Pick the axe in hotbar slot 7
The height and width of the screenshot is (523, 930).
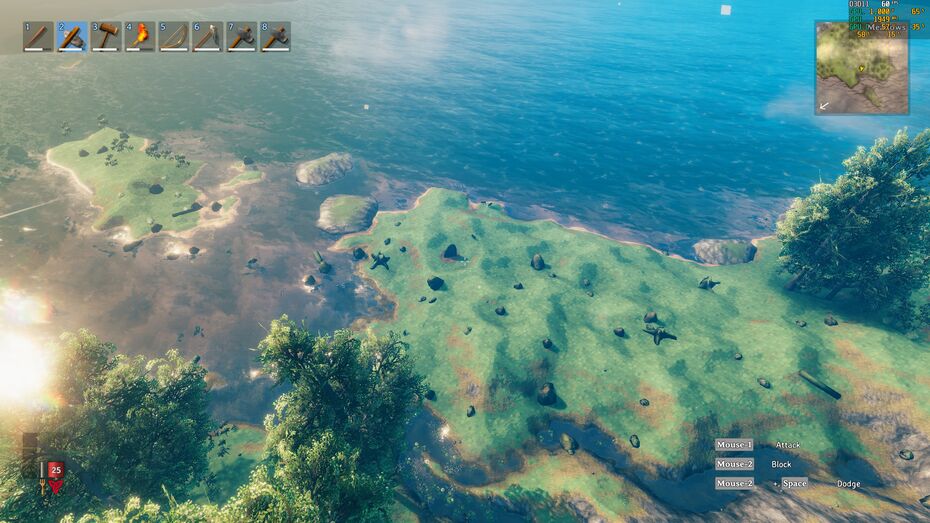(x=242, y=37)
